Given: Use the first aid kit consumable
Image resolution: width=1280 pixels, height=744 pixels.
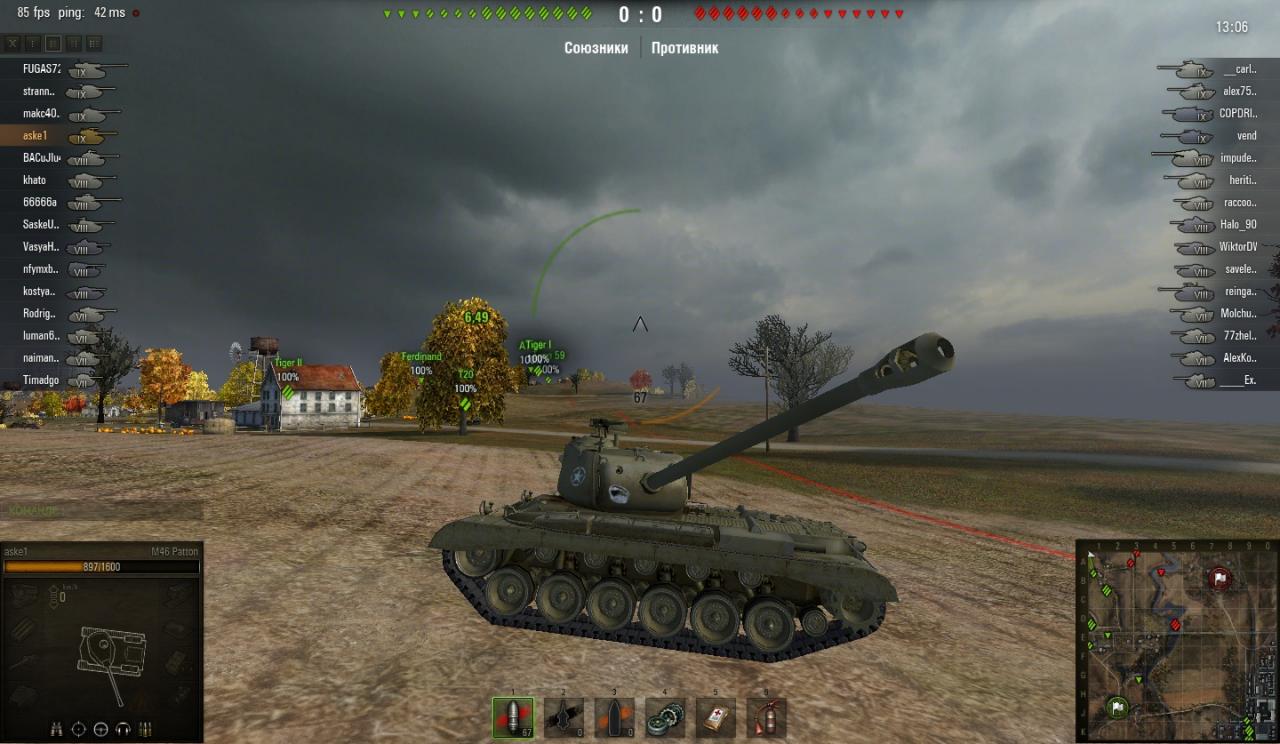Looking at the screenshot, I should pyautogui.click(x=715, y=717).
